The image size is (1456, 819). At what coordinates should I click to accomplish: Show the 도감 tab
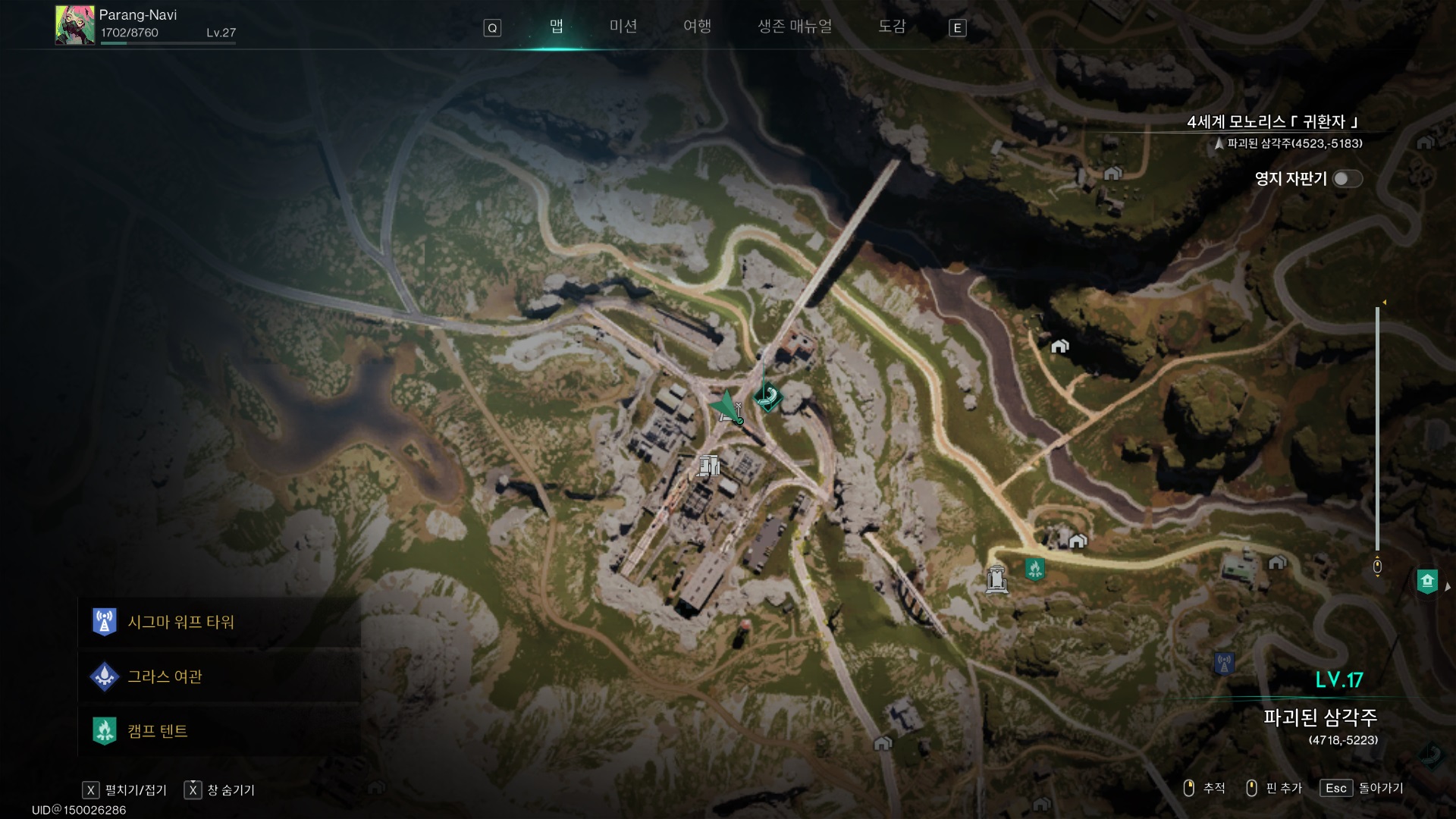[x=892, y=27]
